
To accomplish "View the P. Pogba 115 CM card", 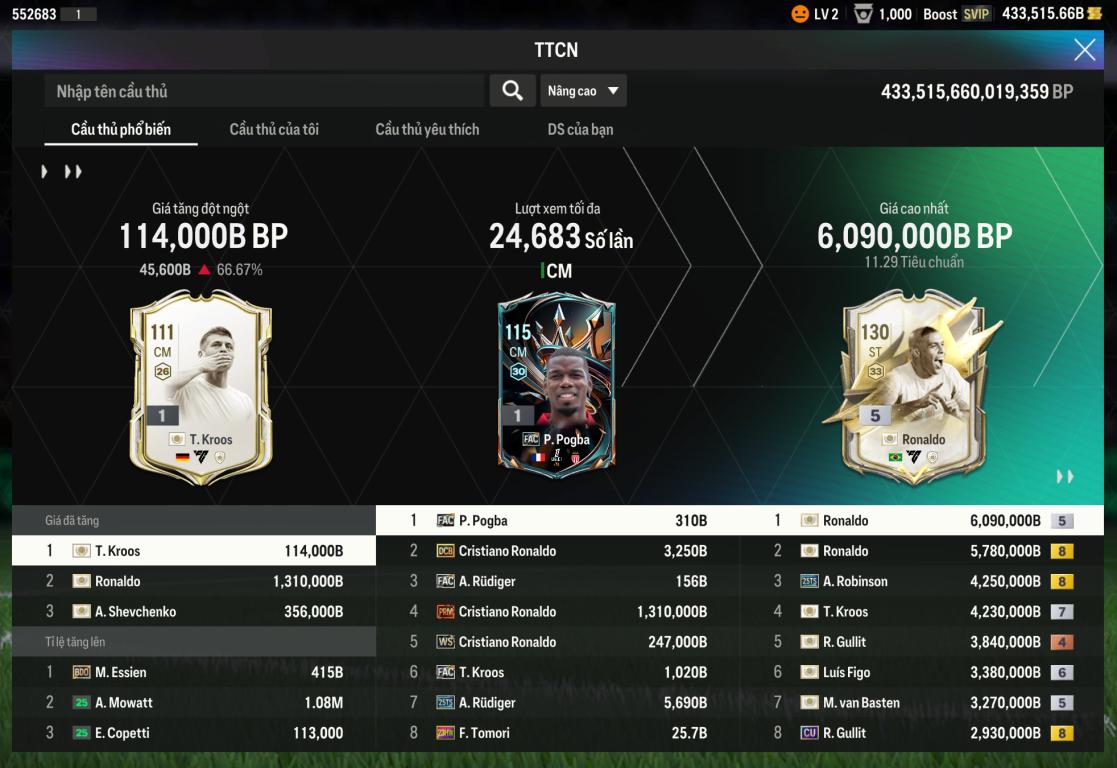I will pyautogui.click(x=557, y=382).
